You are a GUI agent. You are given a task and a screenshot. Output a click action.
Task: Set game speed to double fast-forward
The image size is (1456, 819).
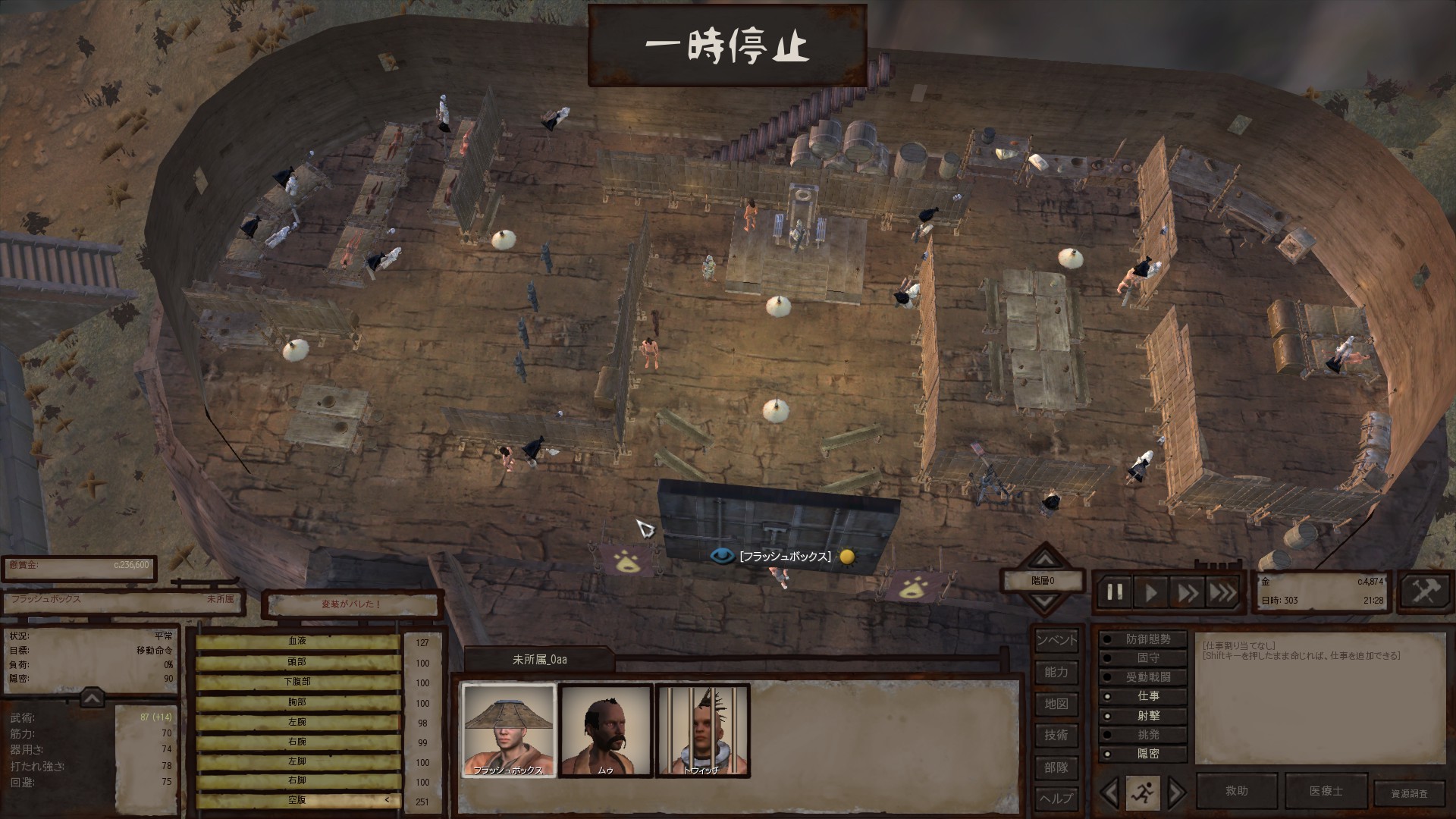coord(1187,592)
